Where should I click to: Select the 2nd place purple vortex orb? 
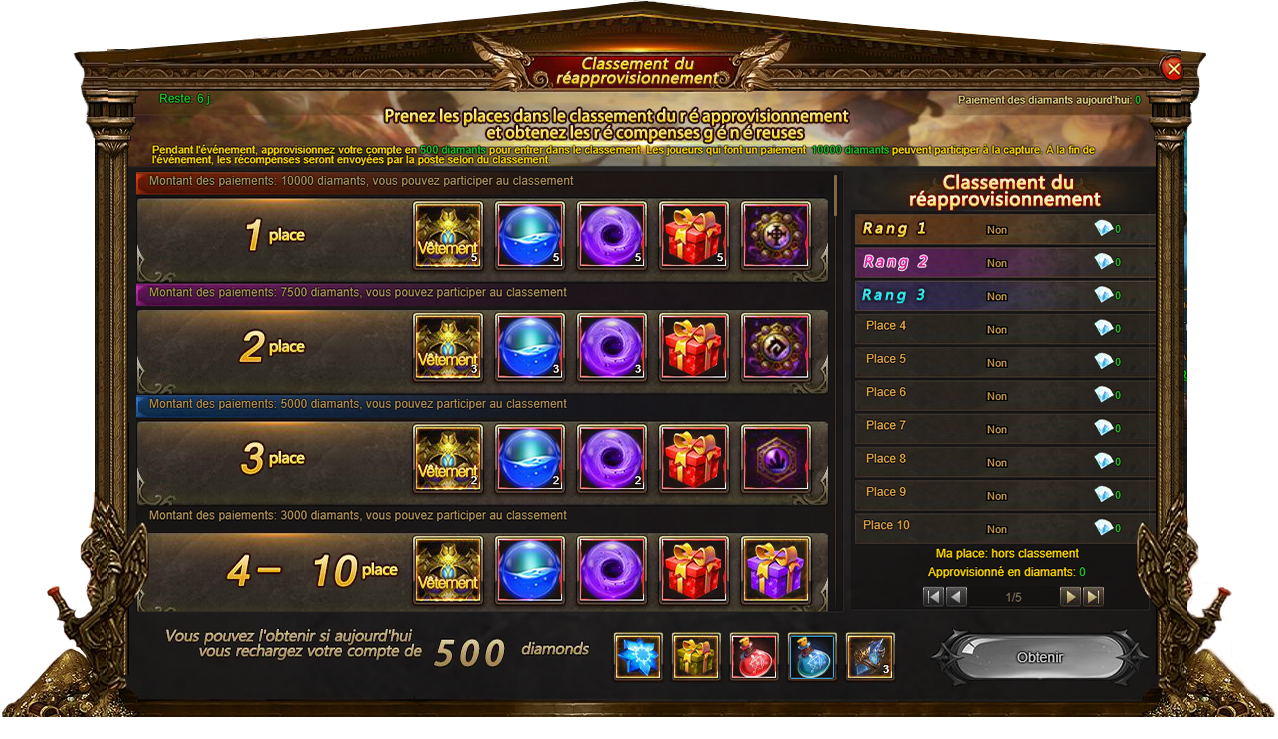612,346
